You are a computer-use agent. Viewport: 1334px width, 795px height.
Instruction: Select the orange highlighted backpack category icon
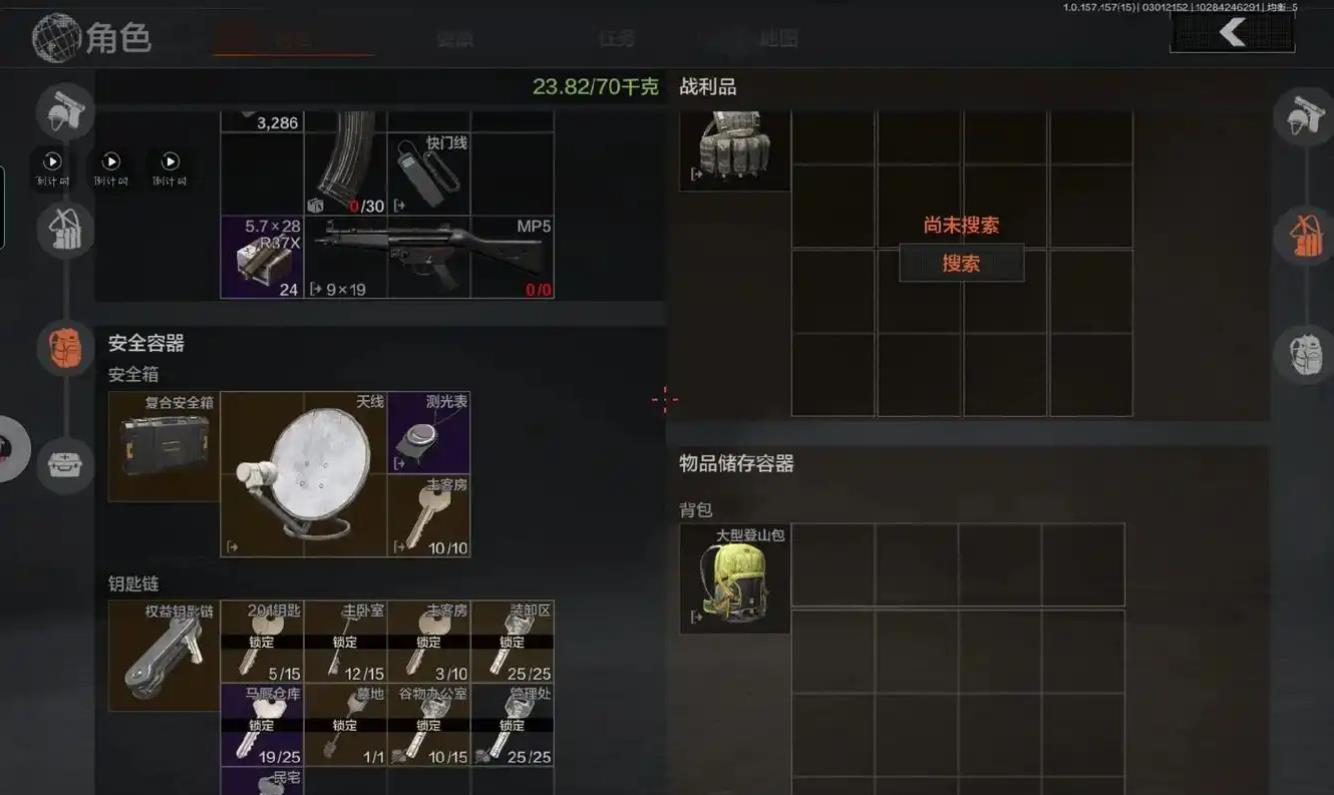pos(66,348)
